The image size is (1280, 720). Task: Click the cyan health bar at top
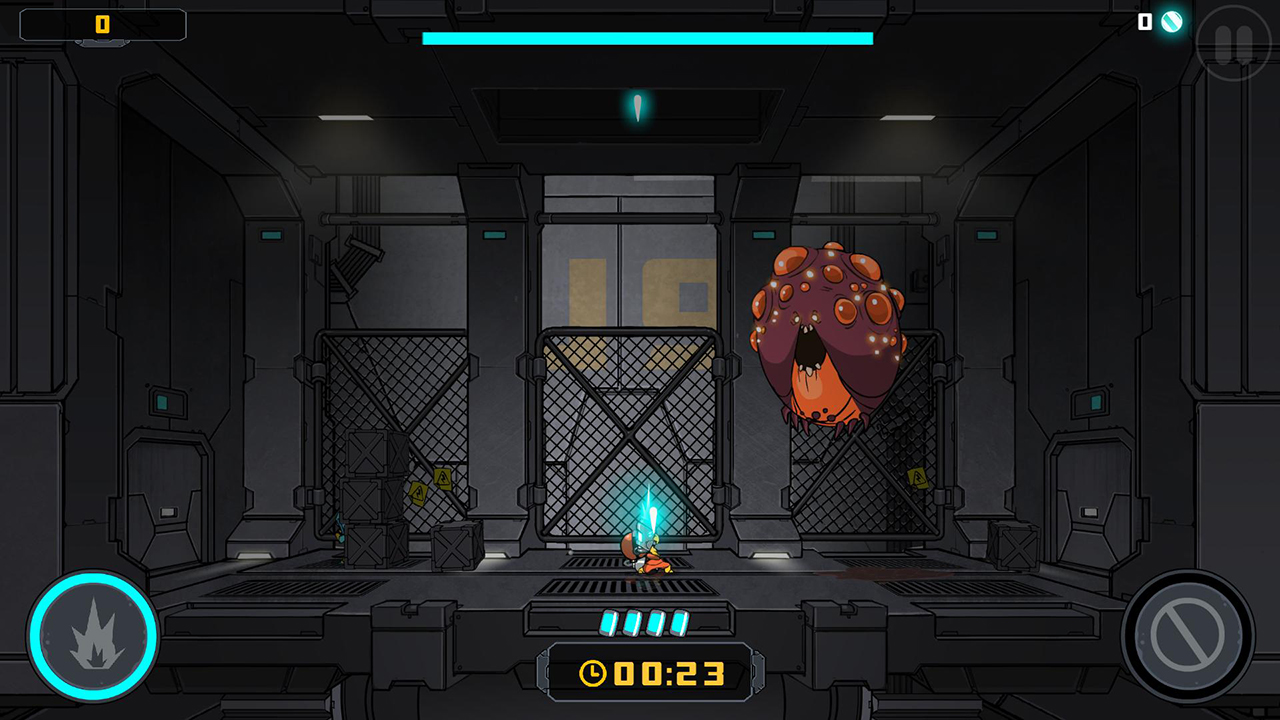pos(648,37)
